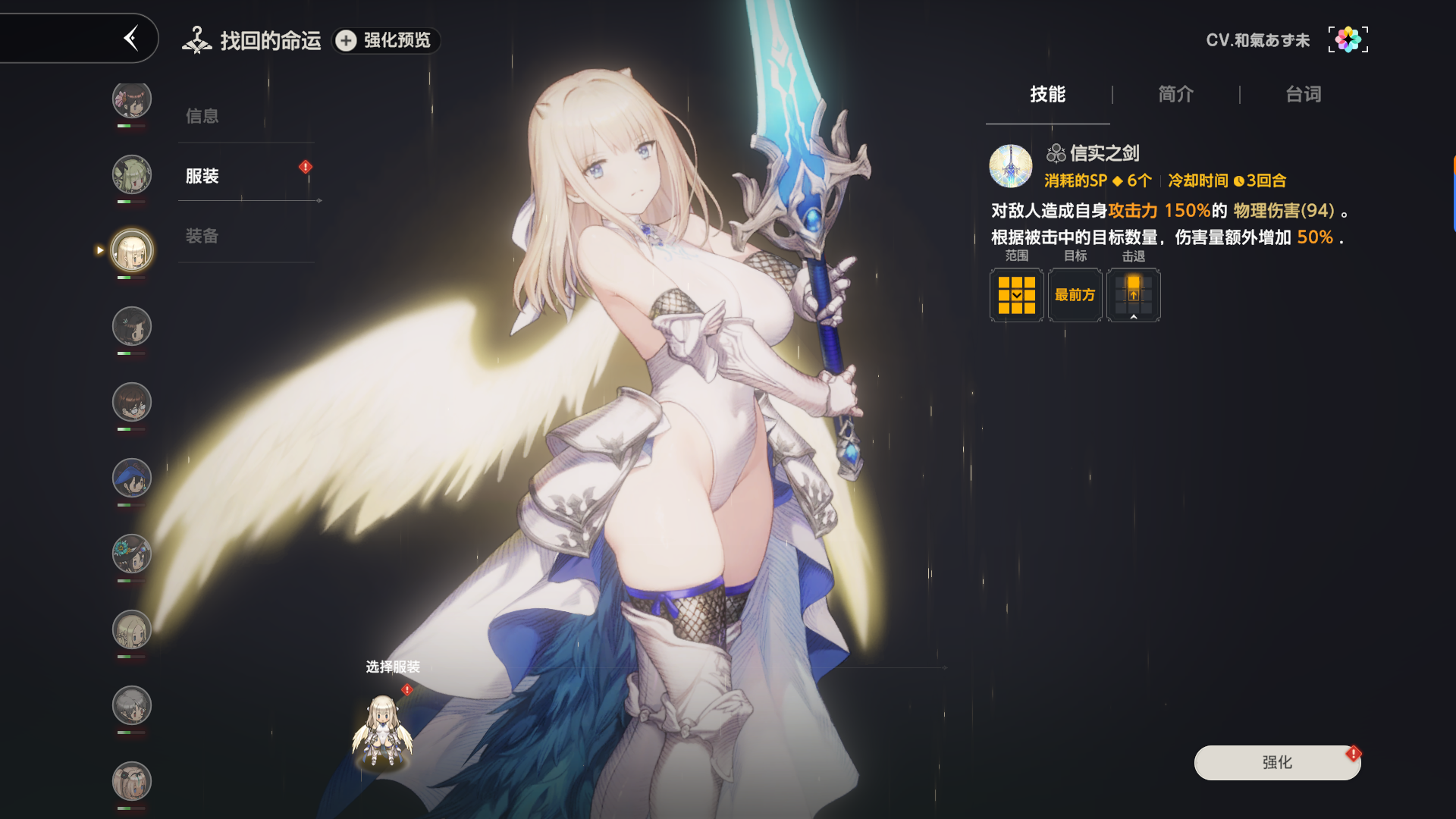Open the 装备 equipment menu entry
Image resolution: width=1456 pixels, height=819 pixels.
(202, 236)
